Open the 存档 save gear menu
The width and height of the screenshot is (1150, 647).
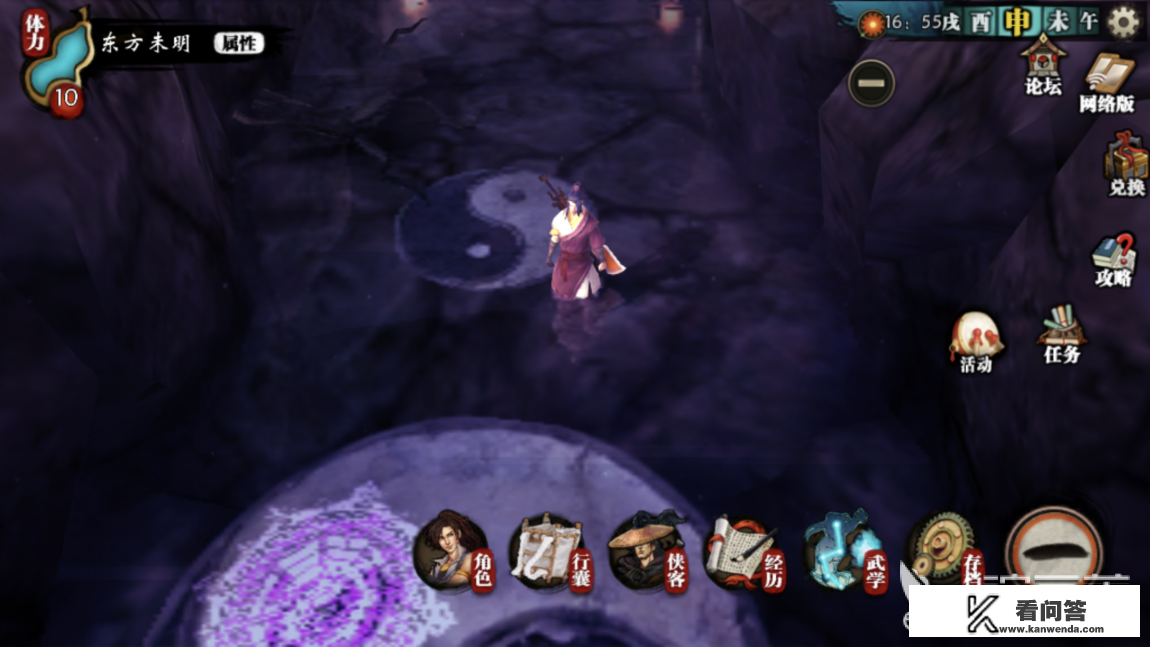(x=943, y=551)
